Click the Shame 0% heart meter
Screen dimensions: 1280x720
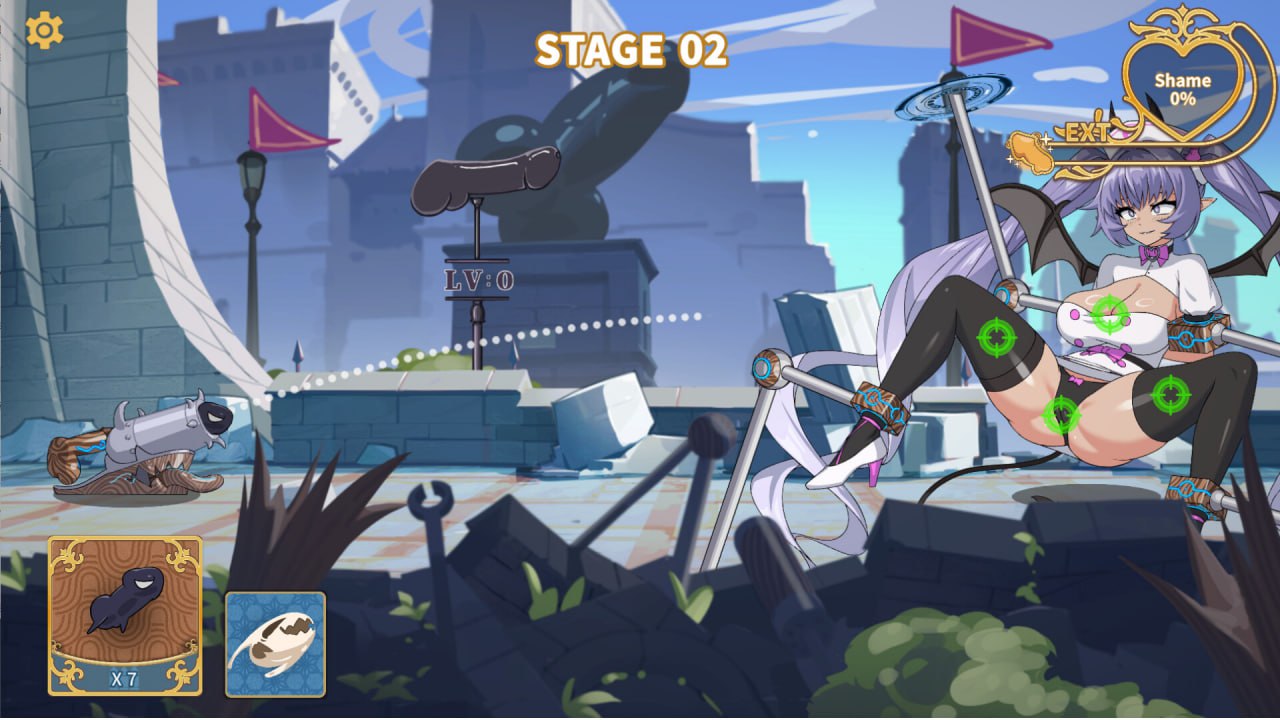[x=1185, y=88]
